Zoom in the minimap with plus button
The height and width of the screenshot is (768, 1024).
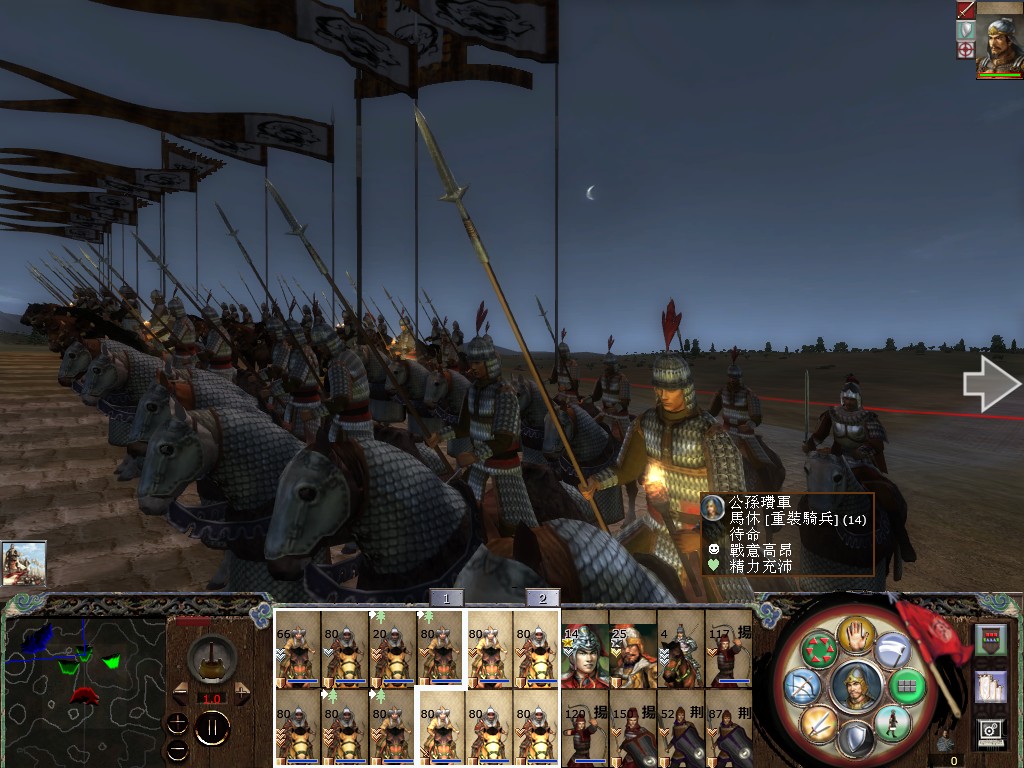coord(177,723)
